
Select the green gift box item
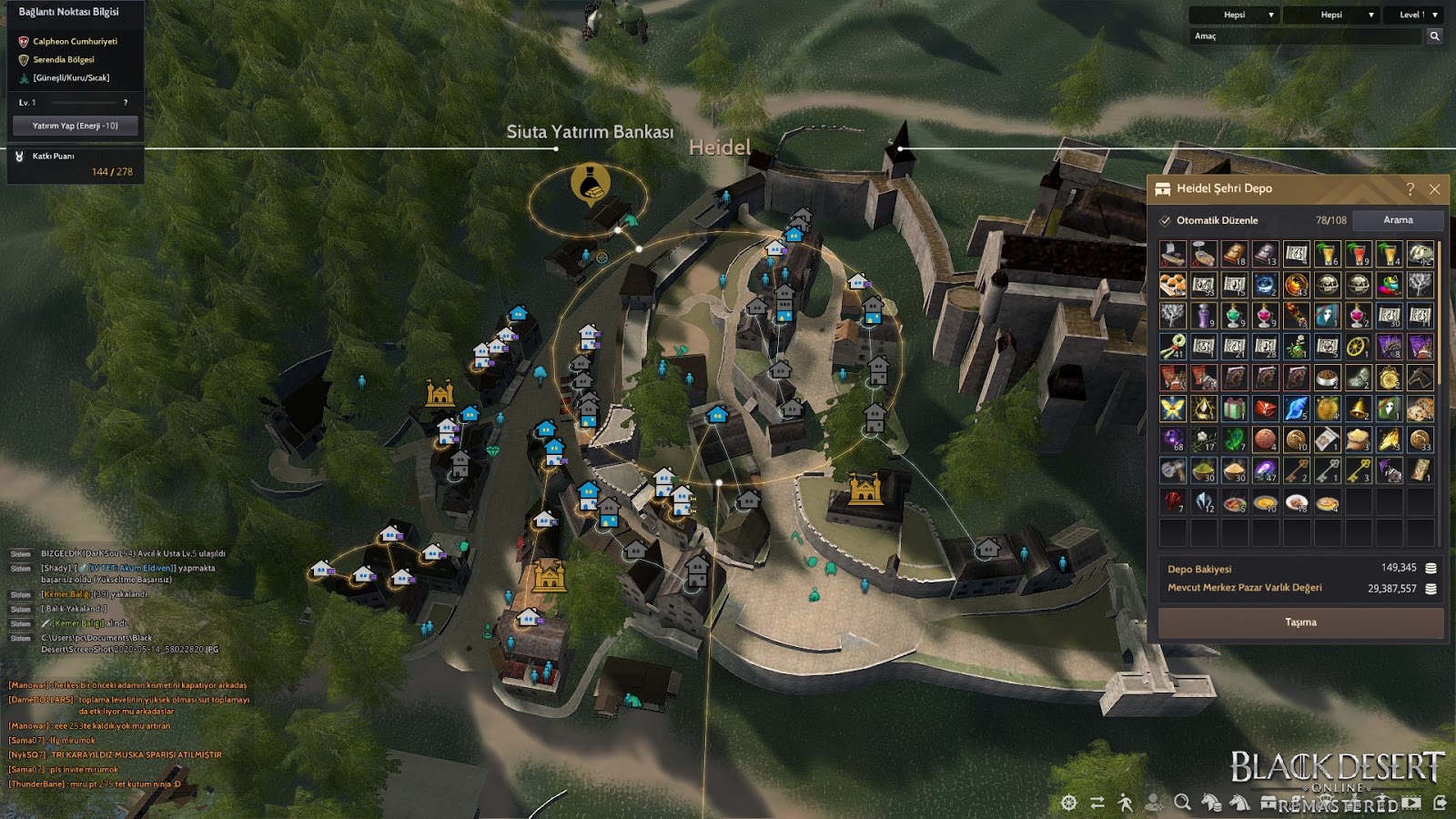[1234, 409]
